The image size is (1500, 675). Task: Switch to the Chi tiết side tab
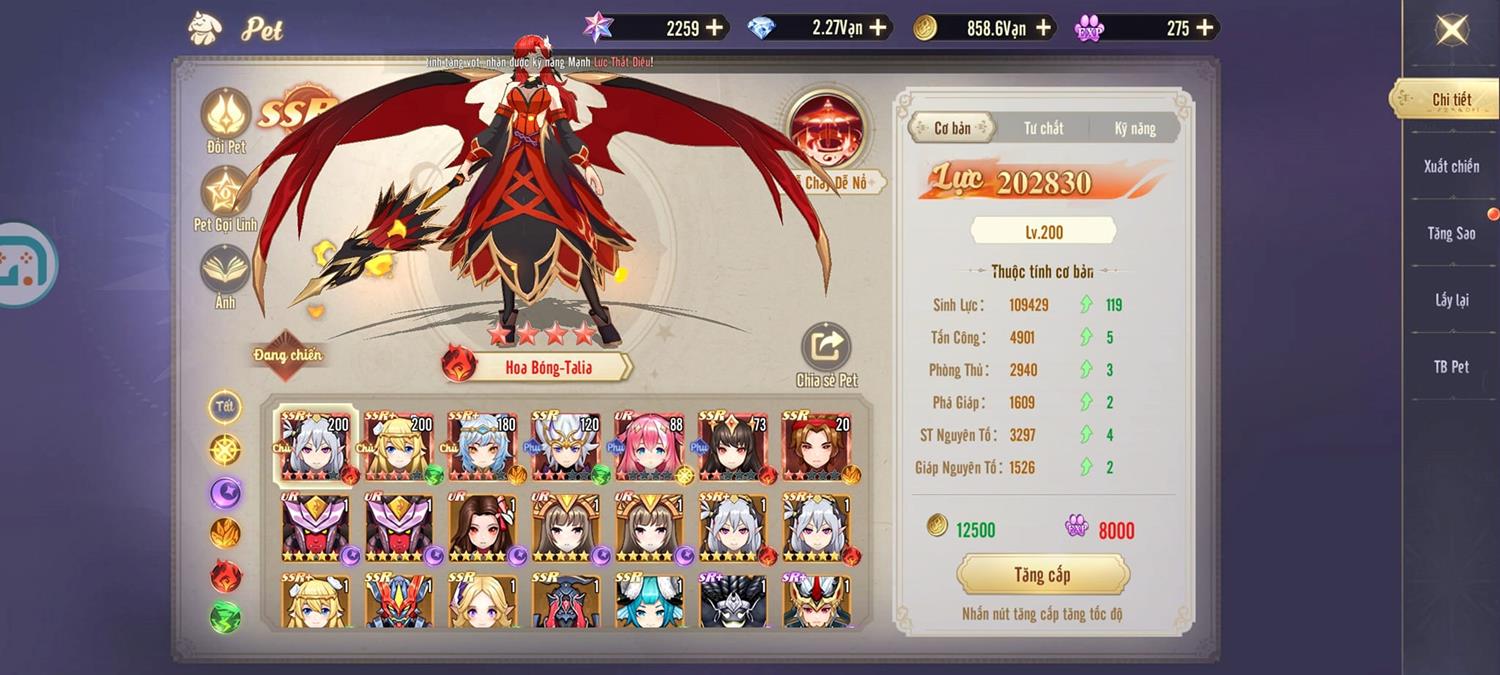pyautogui.click(x=1451, y=99)
